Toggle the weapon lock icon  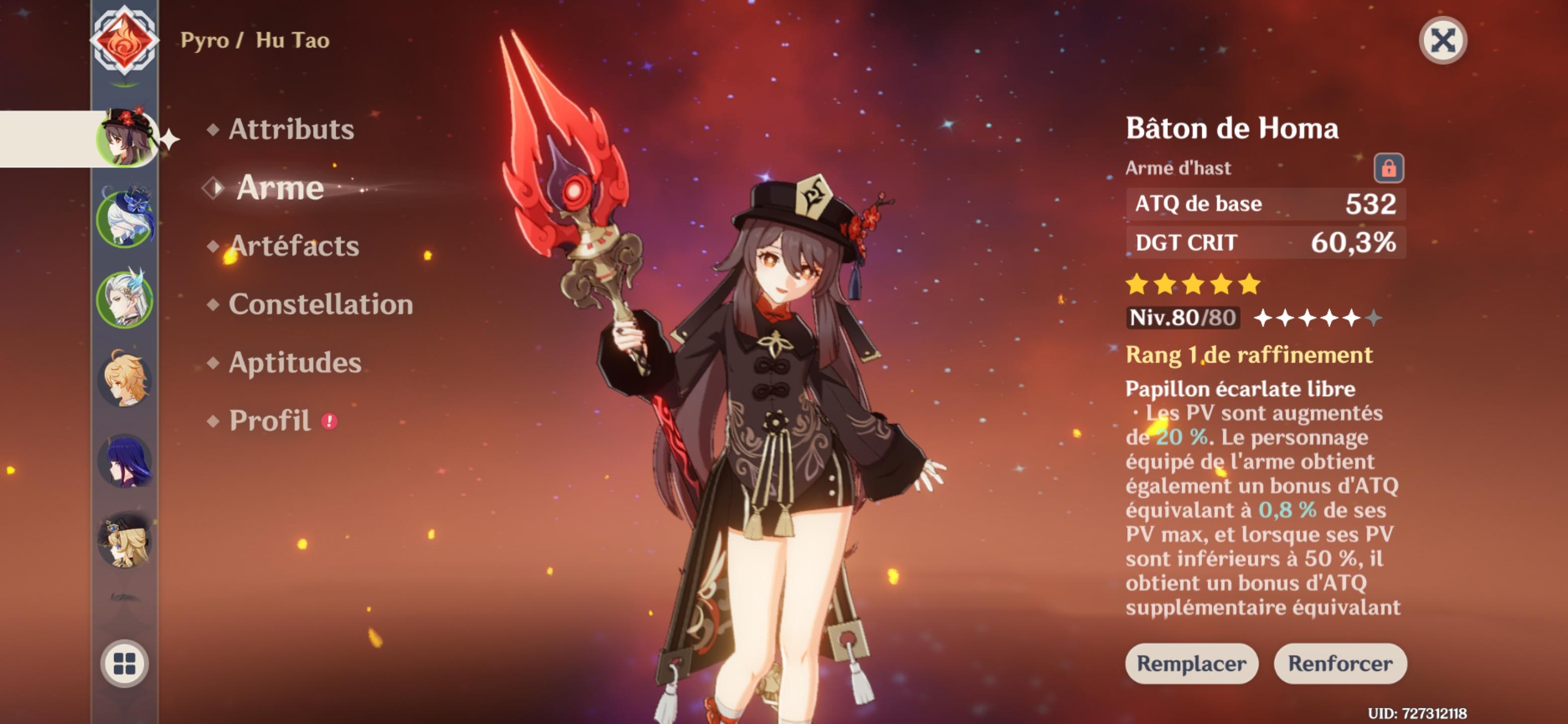1389,168
